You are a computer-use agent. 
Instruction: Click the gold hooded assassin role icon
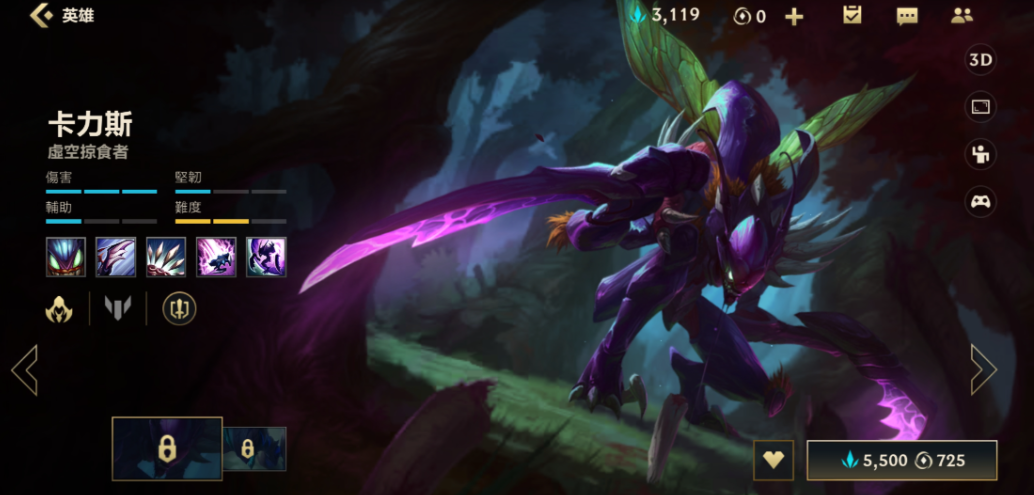pyautogui.click(x=59, y=309)
